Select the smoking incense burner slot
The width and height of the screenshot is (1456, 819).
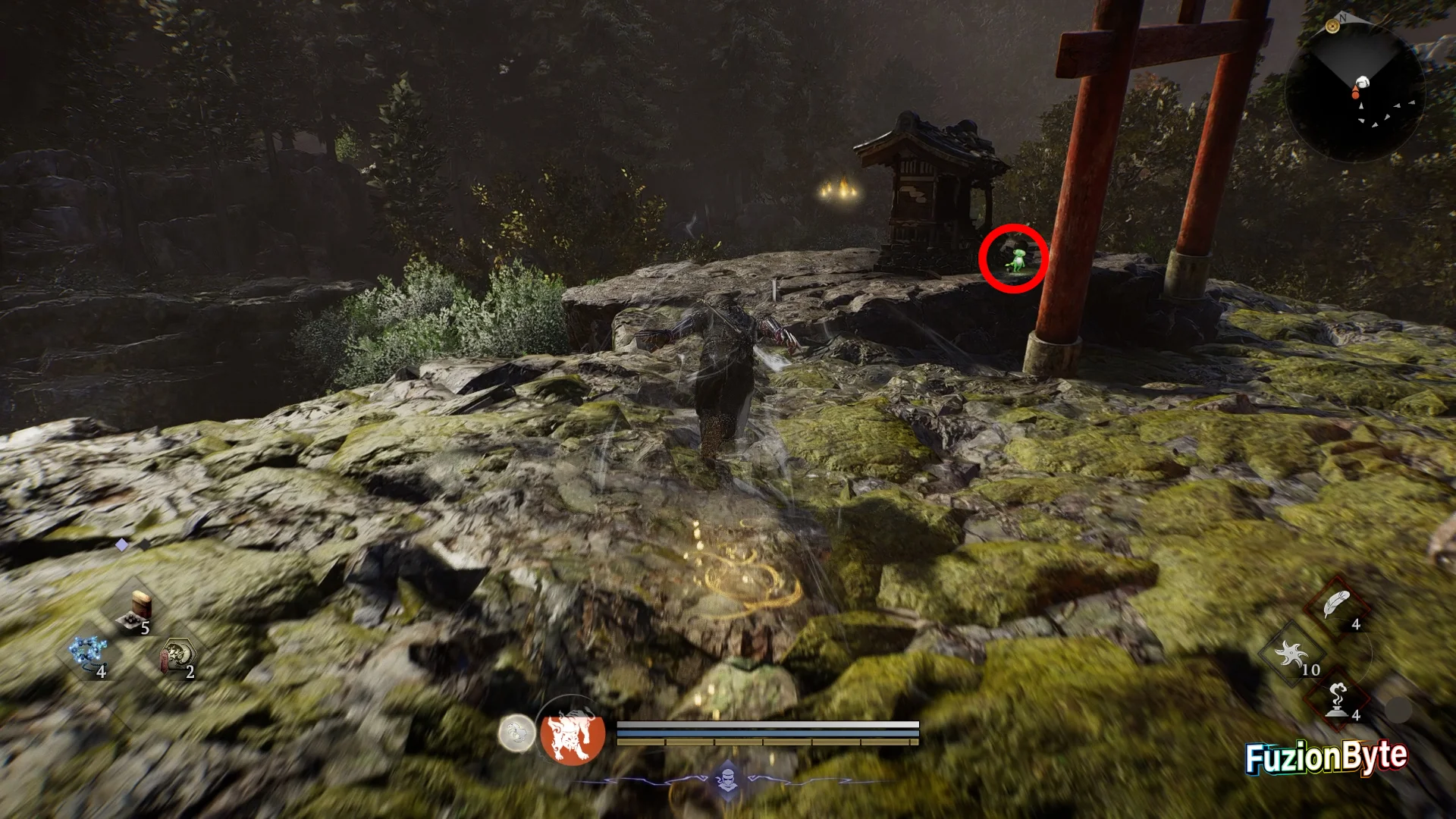(x=1337, y=700)
